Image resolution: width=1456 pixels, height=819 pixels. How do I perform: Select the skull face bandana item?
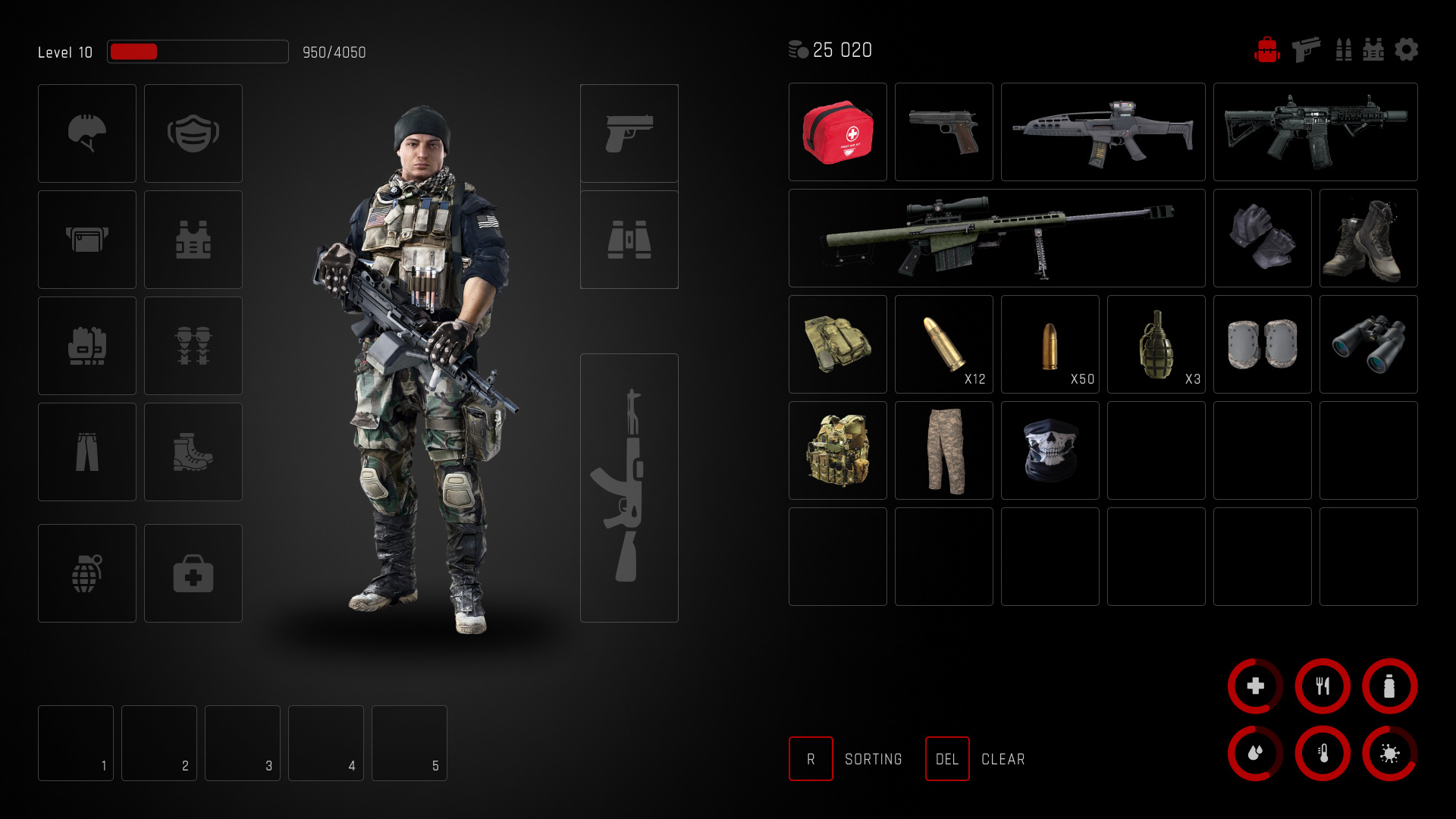[x=1050, y=450]
